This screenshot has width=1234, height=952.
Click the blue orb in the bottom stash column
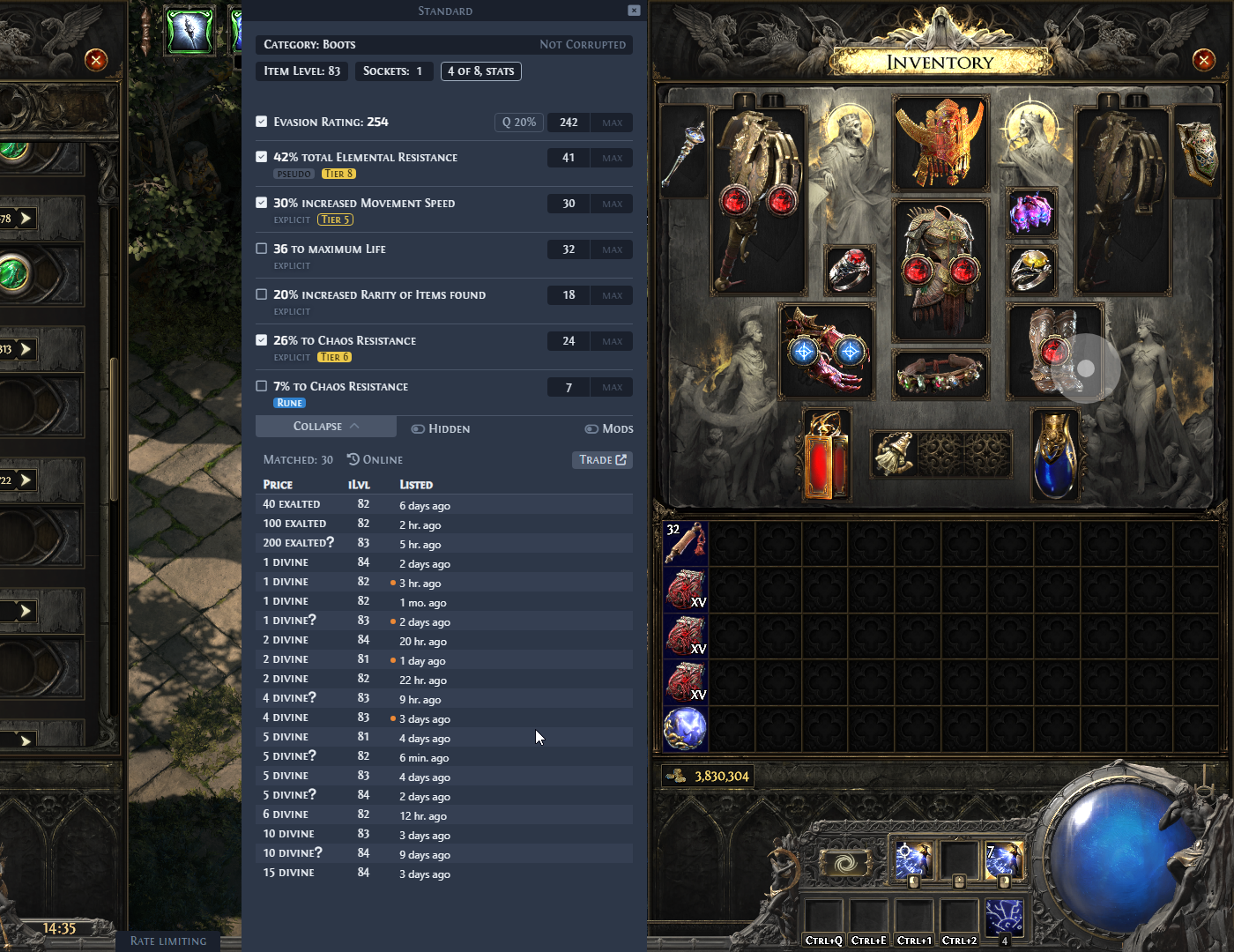685,728
